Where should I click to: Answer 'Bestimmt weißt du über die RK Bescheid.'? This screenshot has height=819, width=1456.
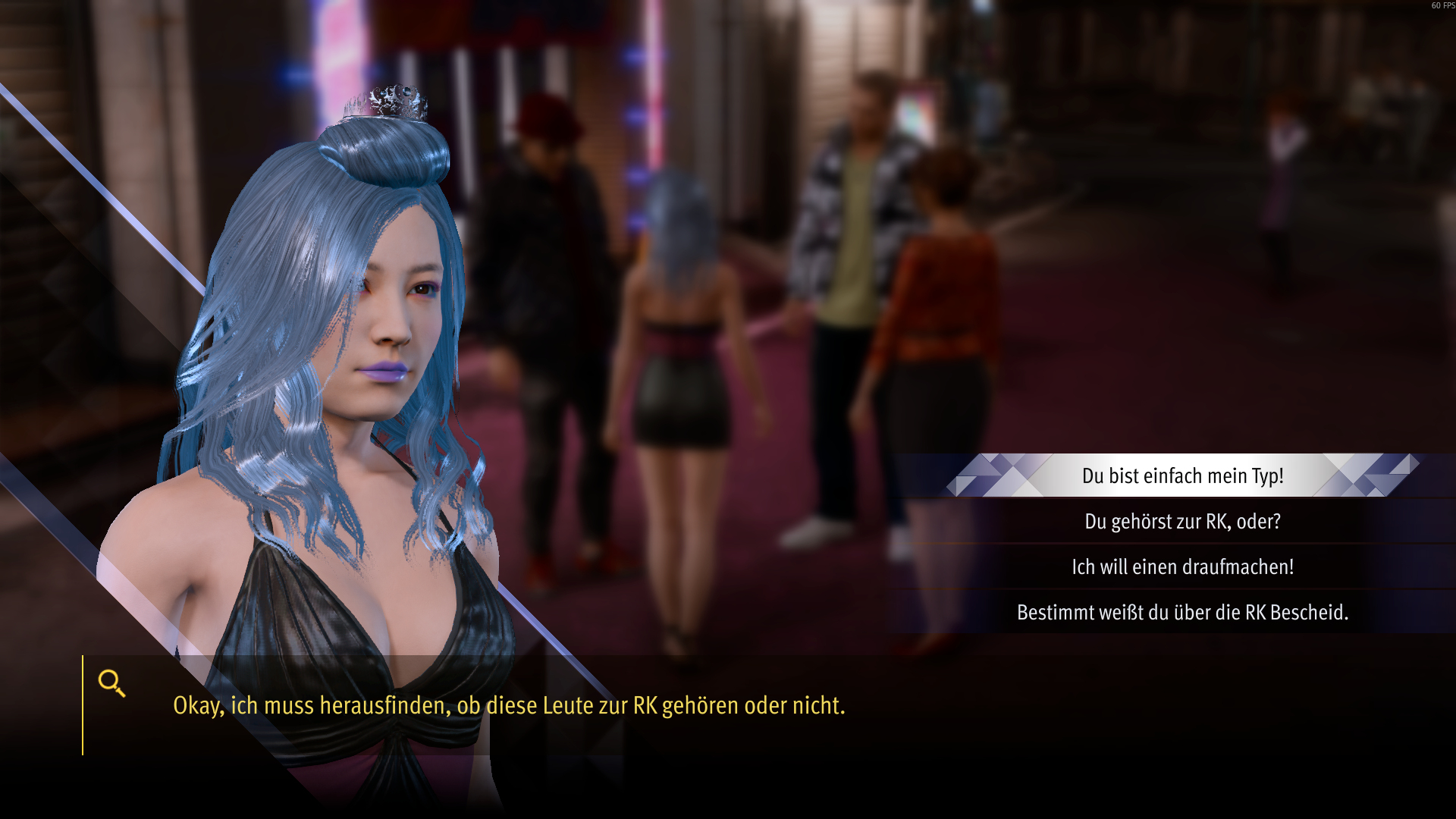[1182, 613]
